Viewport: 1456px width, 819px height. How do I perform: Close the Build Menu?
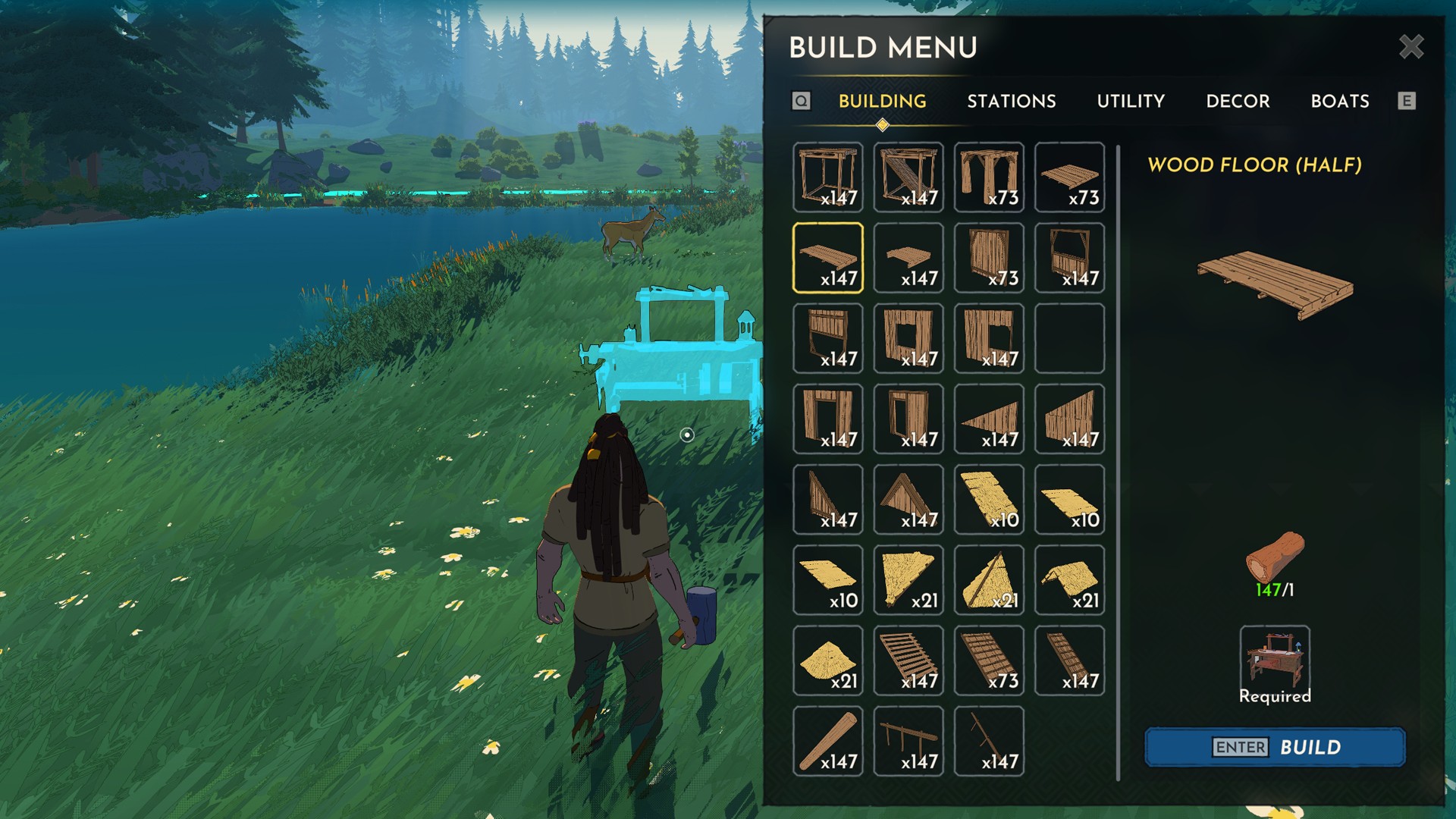pos(1410,47)
